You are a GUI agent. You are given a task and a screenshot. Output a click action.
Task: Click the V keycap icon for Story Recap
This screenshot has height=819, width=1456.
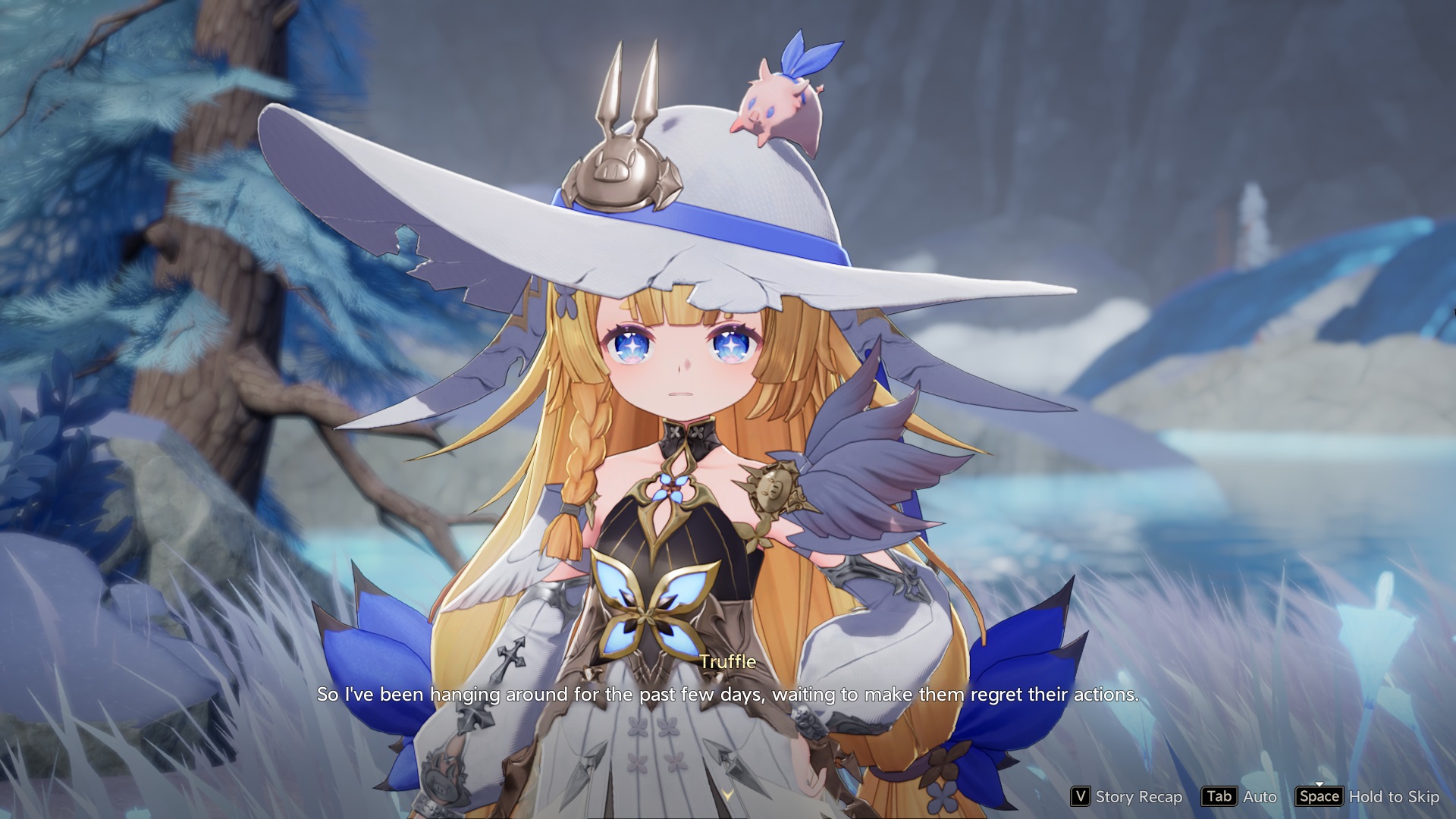[x=1081, y=797]
